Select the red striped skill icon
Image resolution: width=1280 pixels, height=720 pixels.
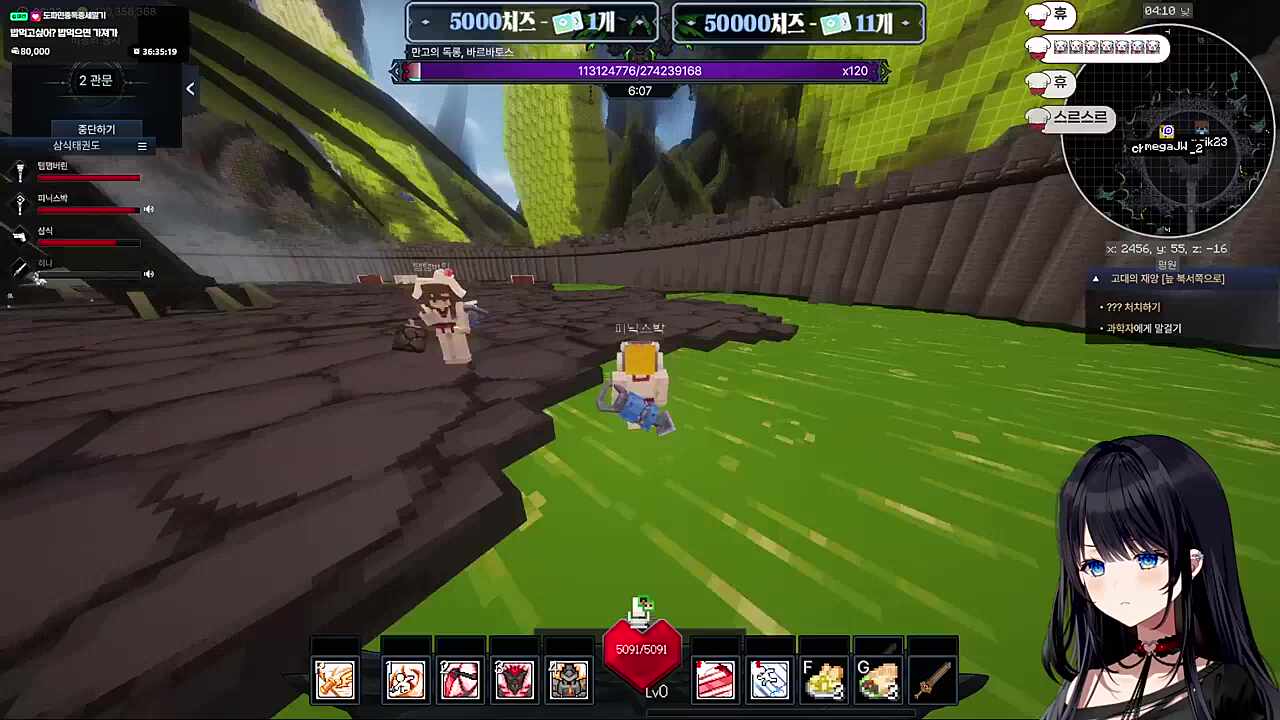coord(715,680)
